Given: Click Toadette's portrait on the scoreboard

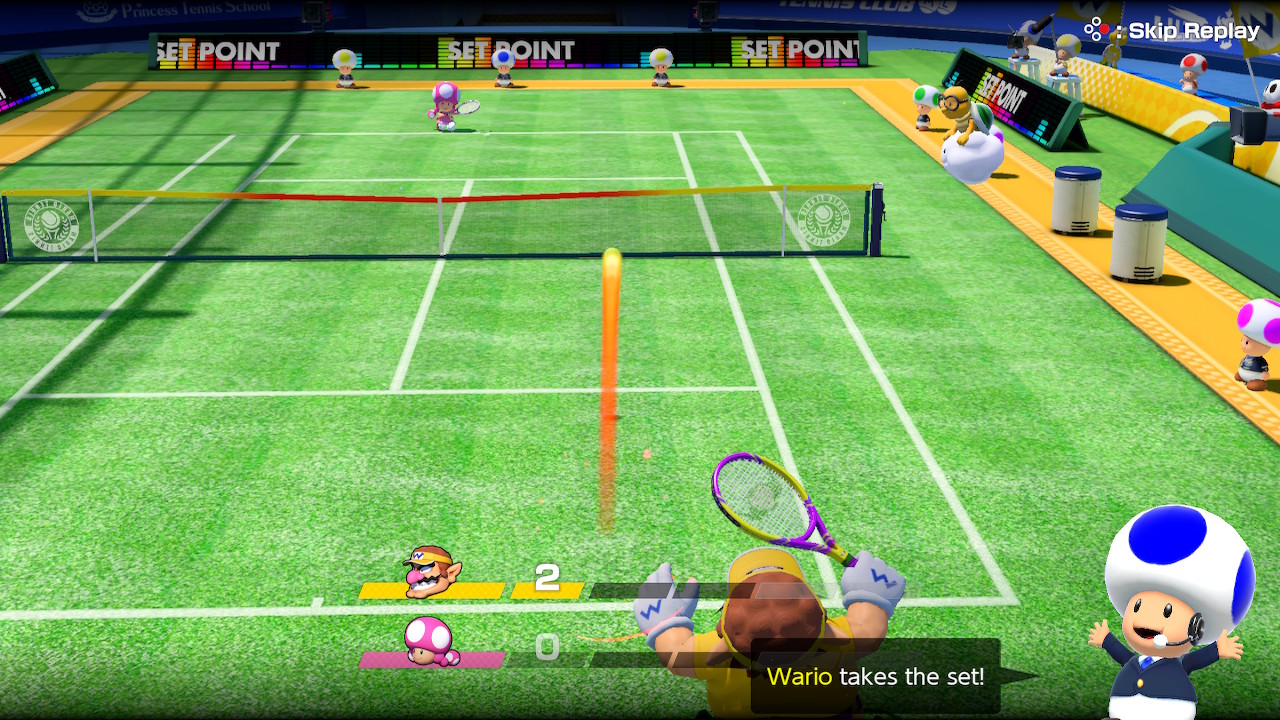Looking at the screenshot, I should click(x=431, y=642).
